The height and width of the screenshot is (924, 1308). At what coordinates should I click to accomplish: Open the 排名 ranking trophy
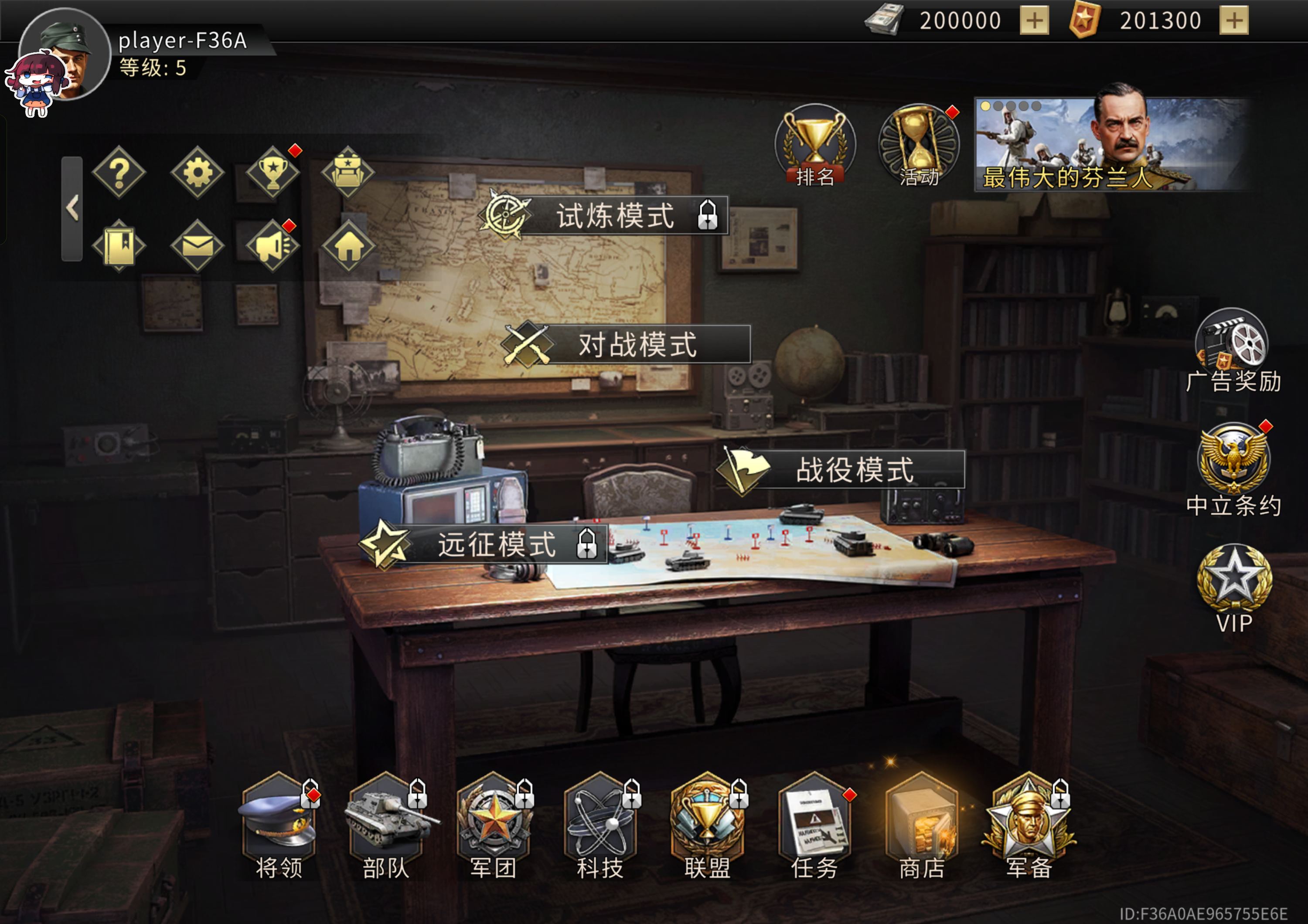pos(814,146)
